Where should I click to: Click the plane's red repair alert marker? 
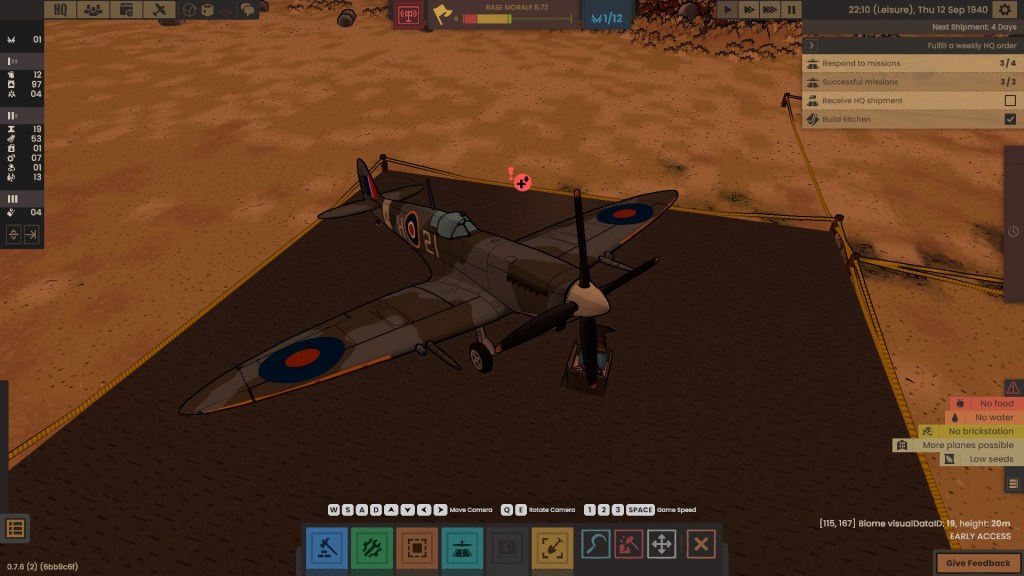pos(521,182)
